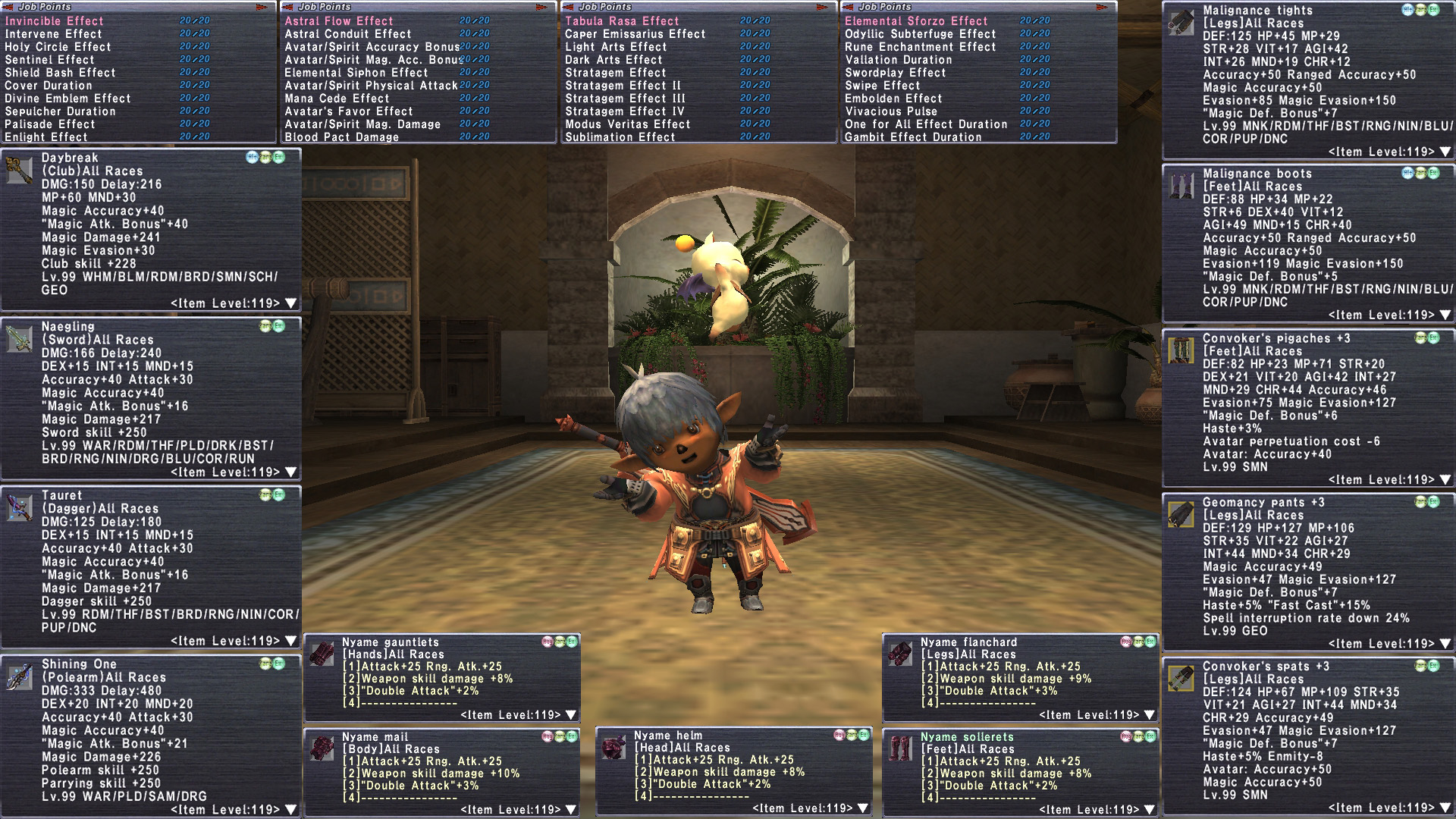Choose the Blood Pact Damage row
This screenshot has height=819, width=1456.
342,137
